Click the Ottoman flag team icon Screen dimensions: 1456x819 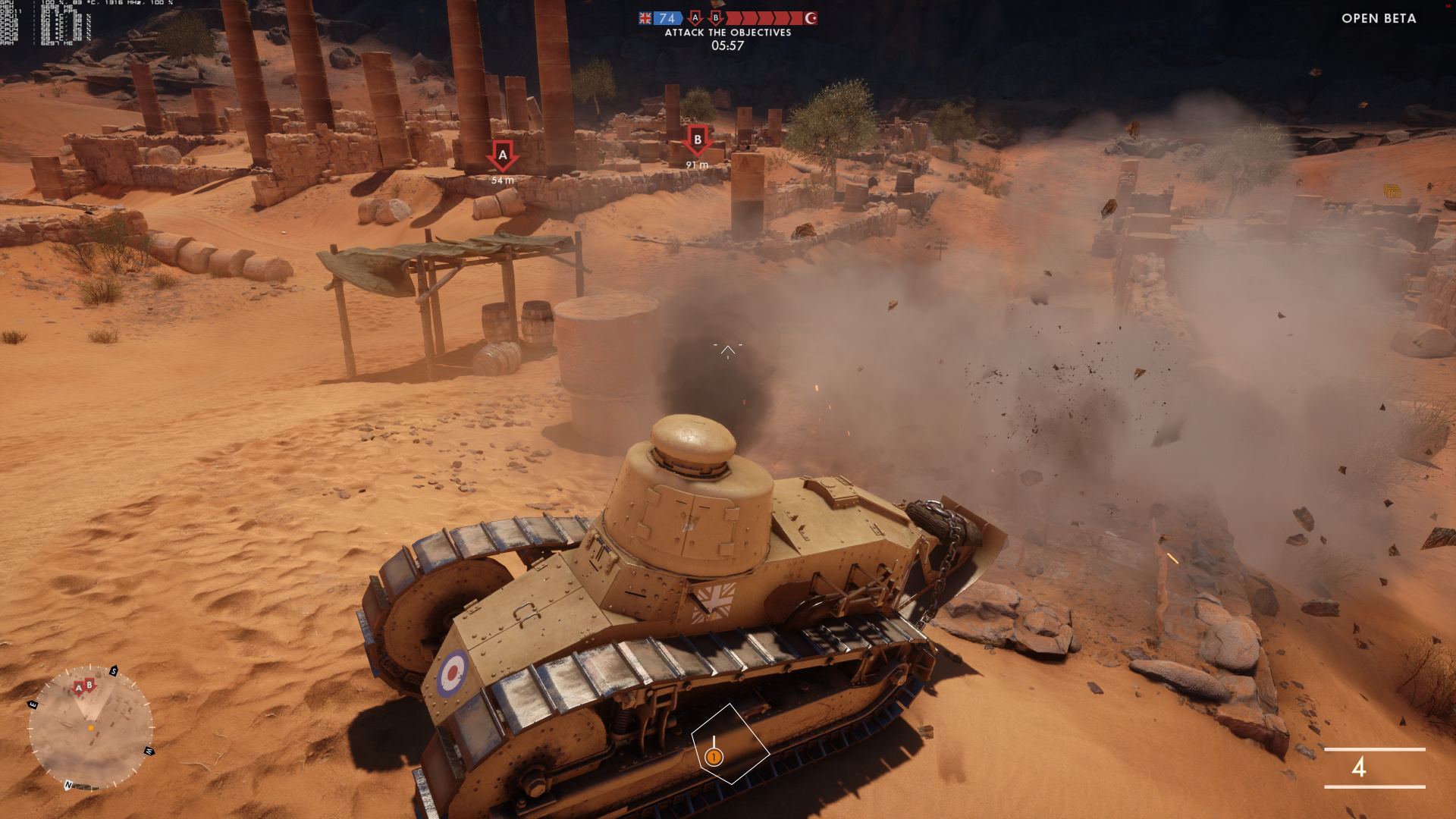811,18
